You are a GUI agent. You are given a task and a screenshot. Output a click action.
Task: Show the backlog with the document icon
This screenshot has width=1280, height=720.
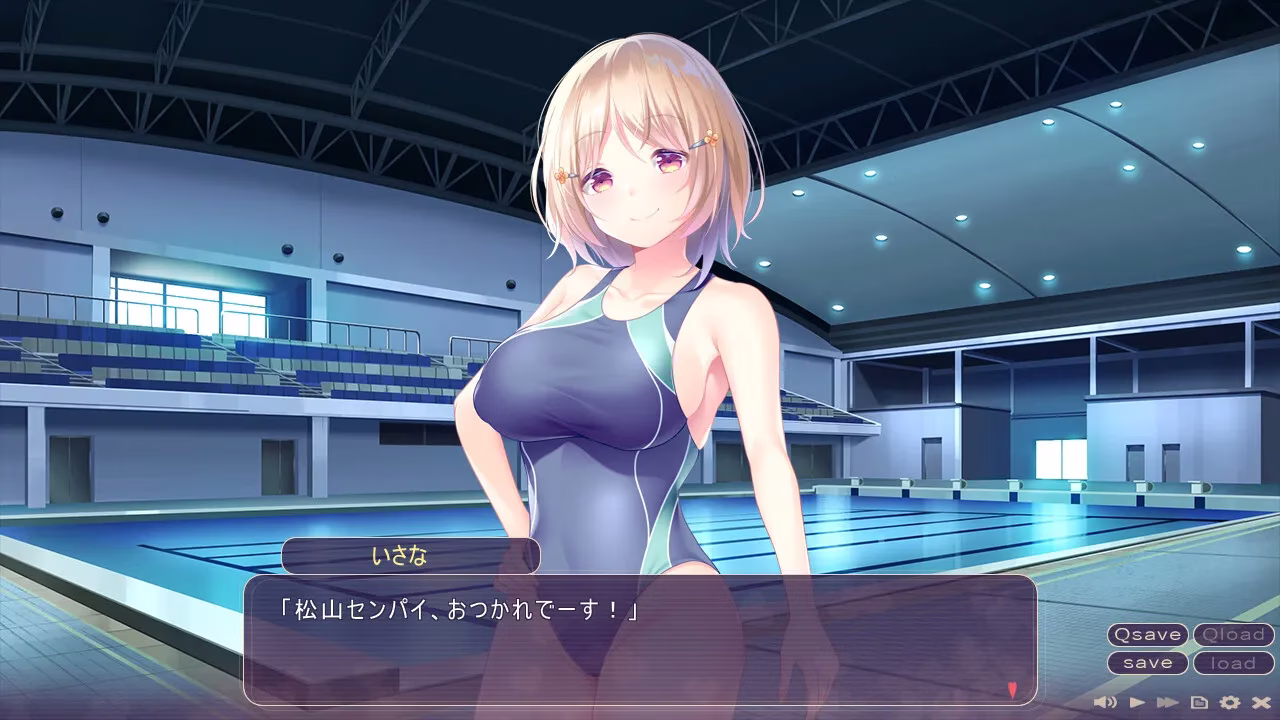1198,702
